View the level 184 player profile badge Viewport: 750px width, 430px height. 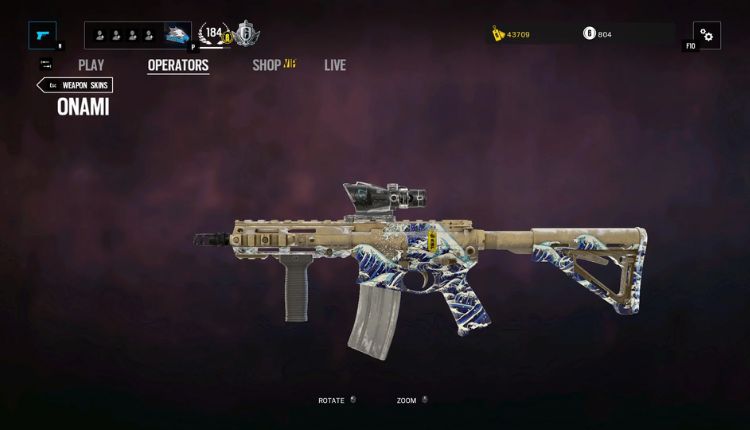[214, 35]
